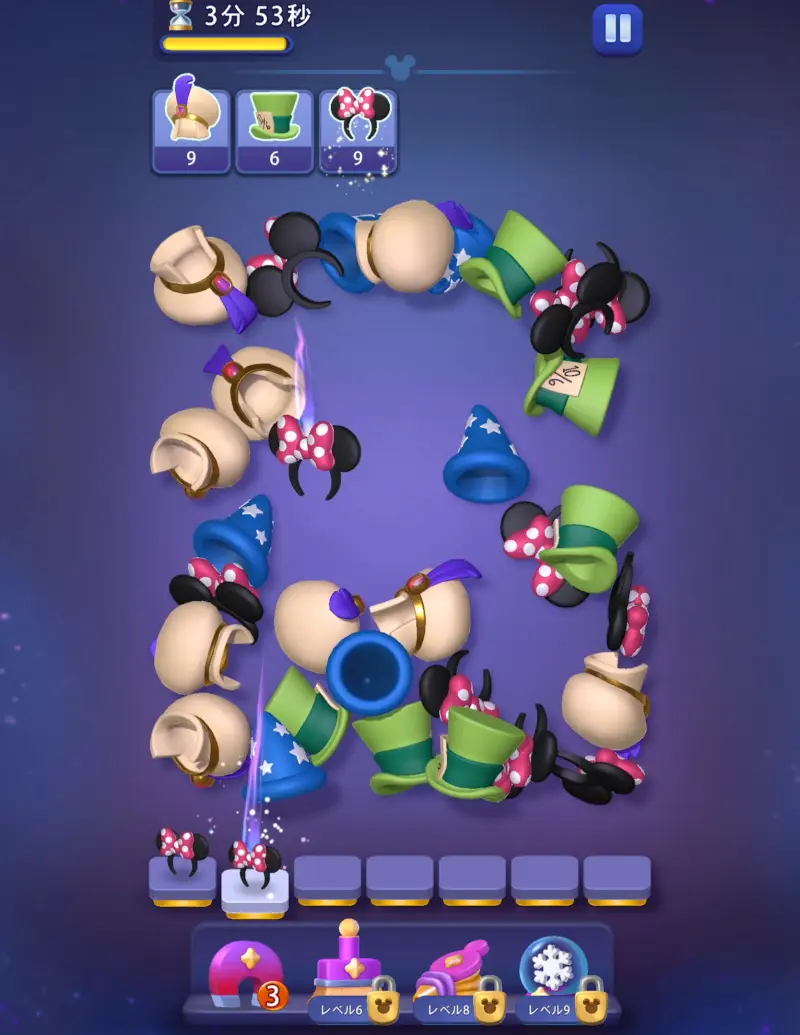Tap the locked Level 8 booster

click(455, 974)
